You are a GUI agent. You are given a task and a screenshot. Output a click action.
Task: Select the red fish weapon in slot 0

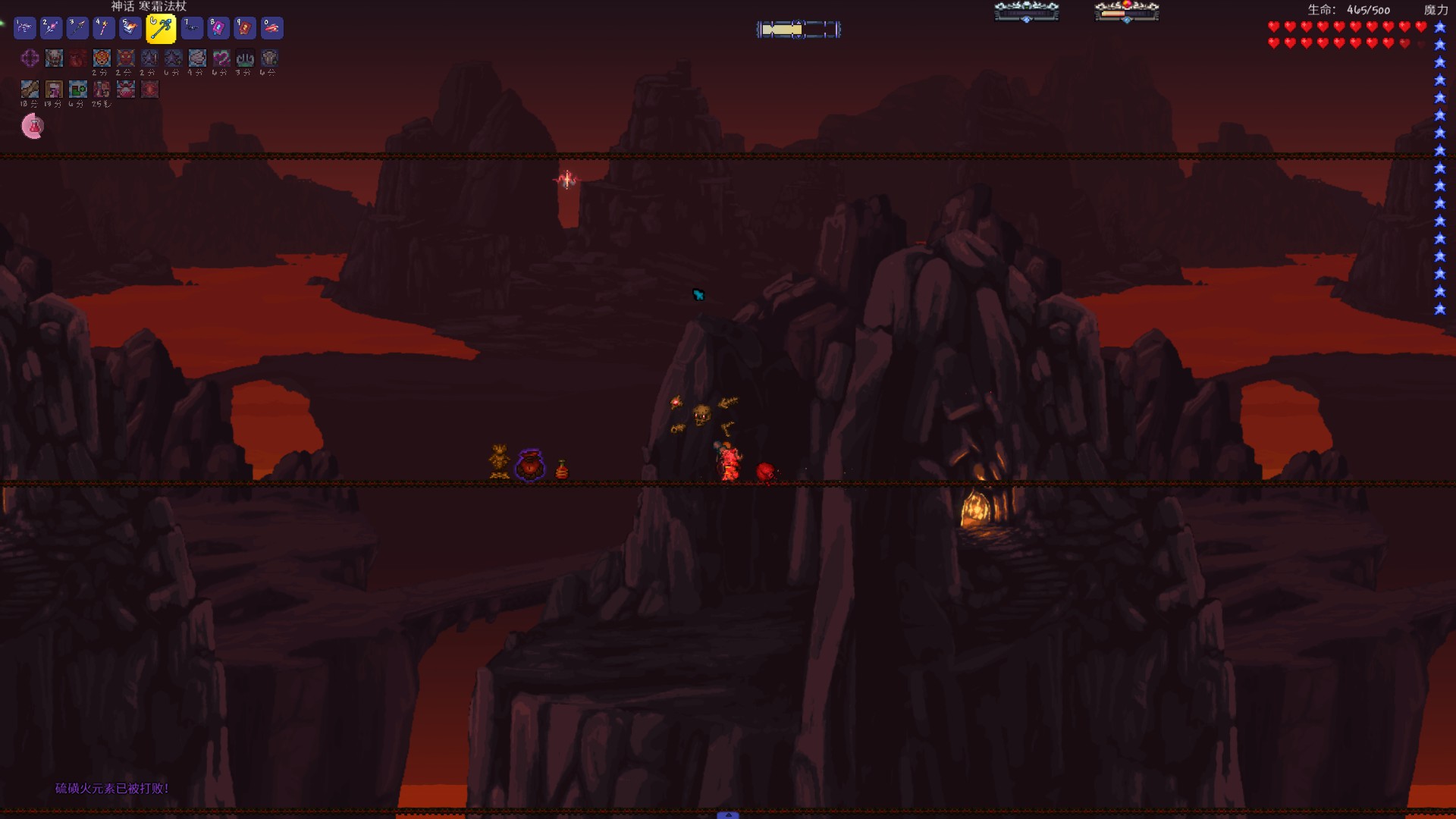point(271,28)
